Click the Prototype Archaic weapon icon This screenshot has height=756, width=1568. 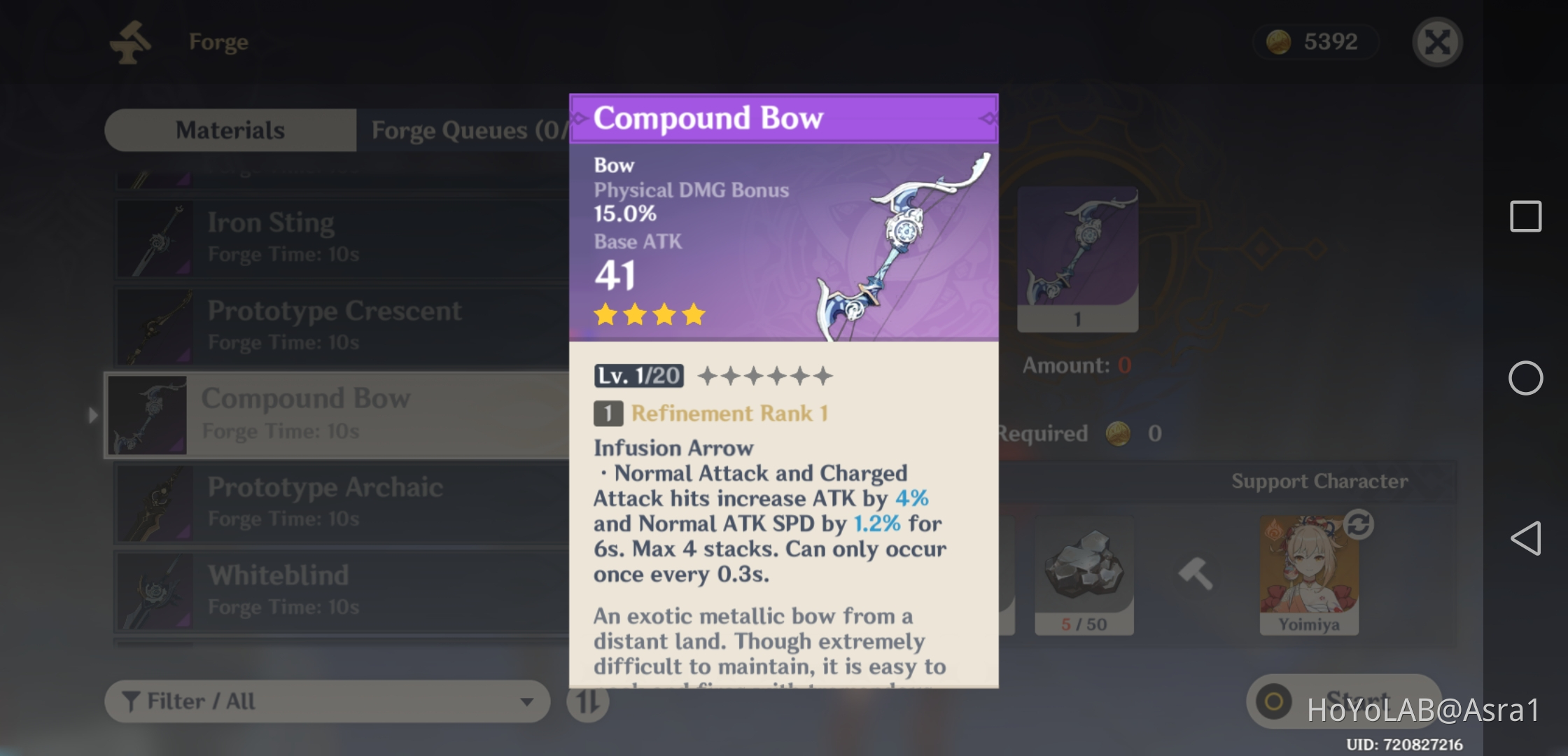pyautogui.click(x=155, y=503)
